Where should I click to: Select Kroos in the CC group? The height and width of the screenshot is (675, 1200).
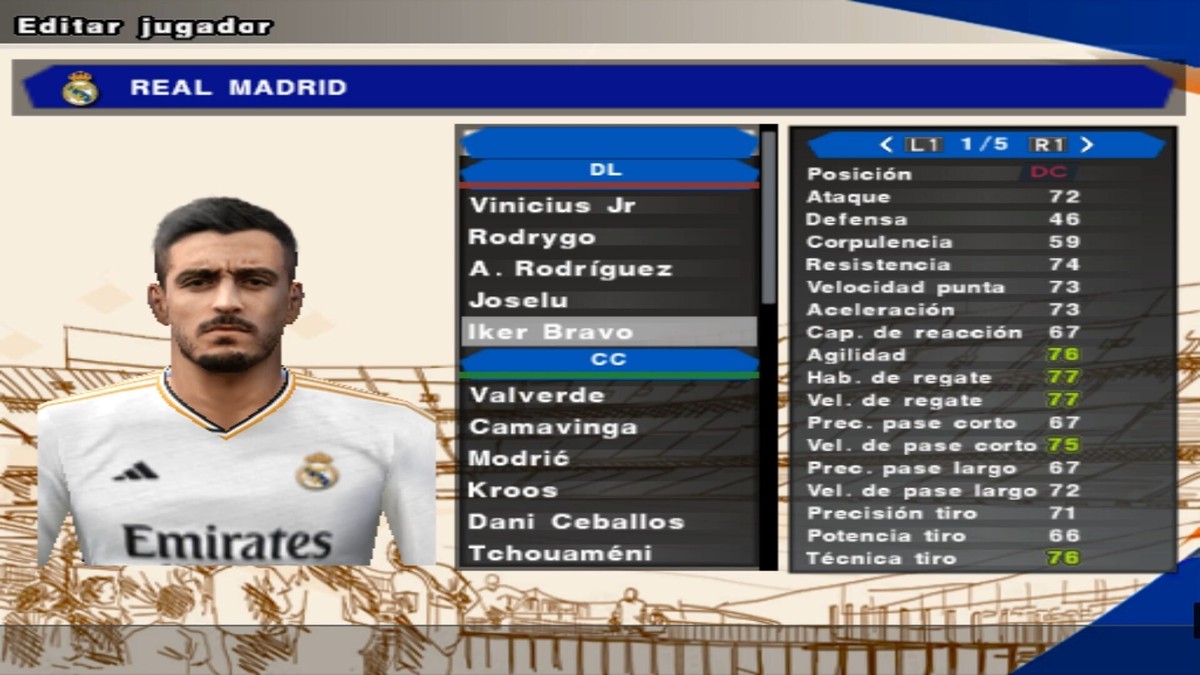513,490
